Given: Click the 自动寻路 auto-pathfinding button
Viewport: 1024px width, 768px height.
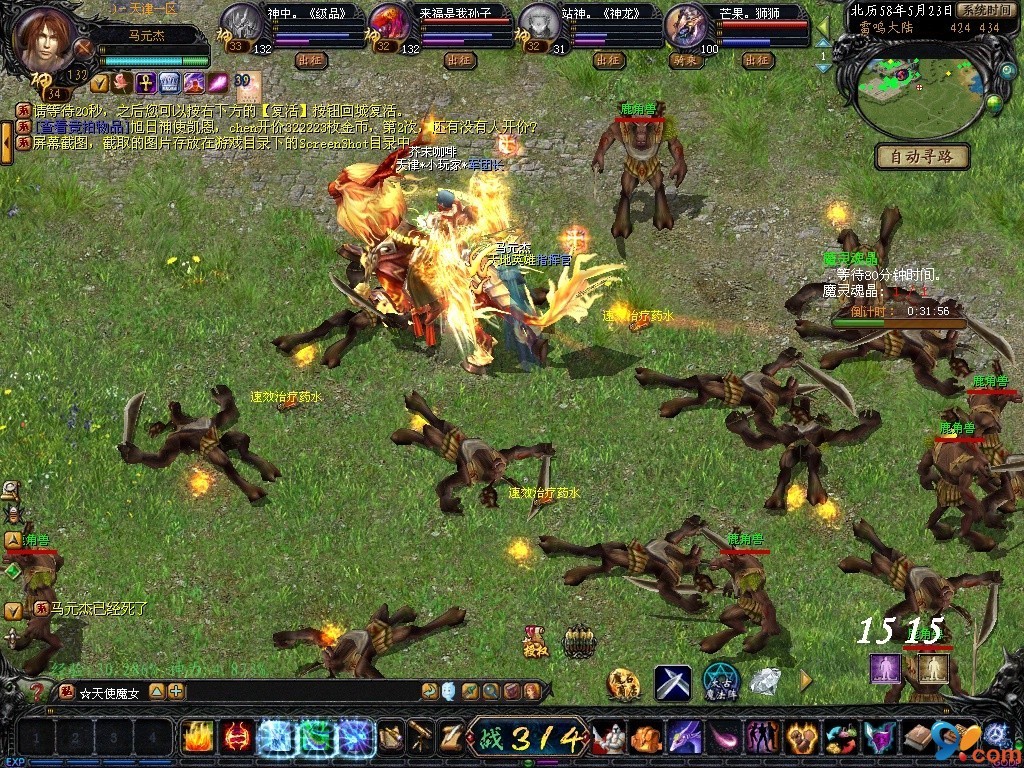Looking at the screenshot, I should [922, 156].
